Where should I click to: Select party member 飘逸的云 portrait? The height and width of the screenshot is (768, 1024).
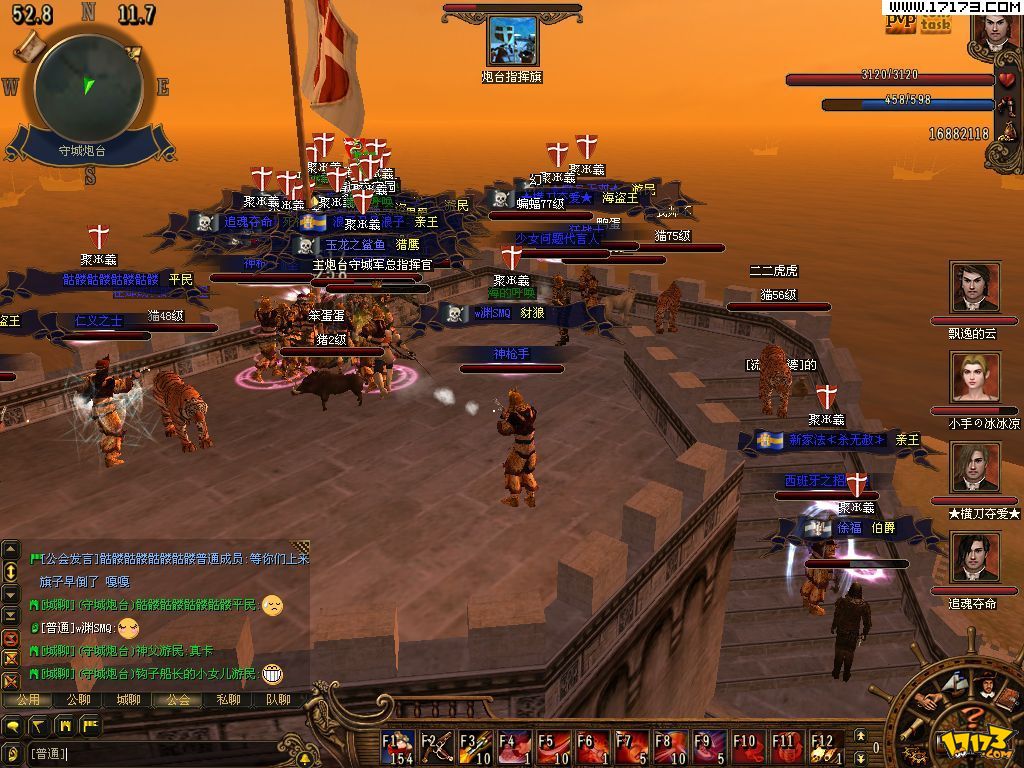[x=975, y=288]
